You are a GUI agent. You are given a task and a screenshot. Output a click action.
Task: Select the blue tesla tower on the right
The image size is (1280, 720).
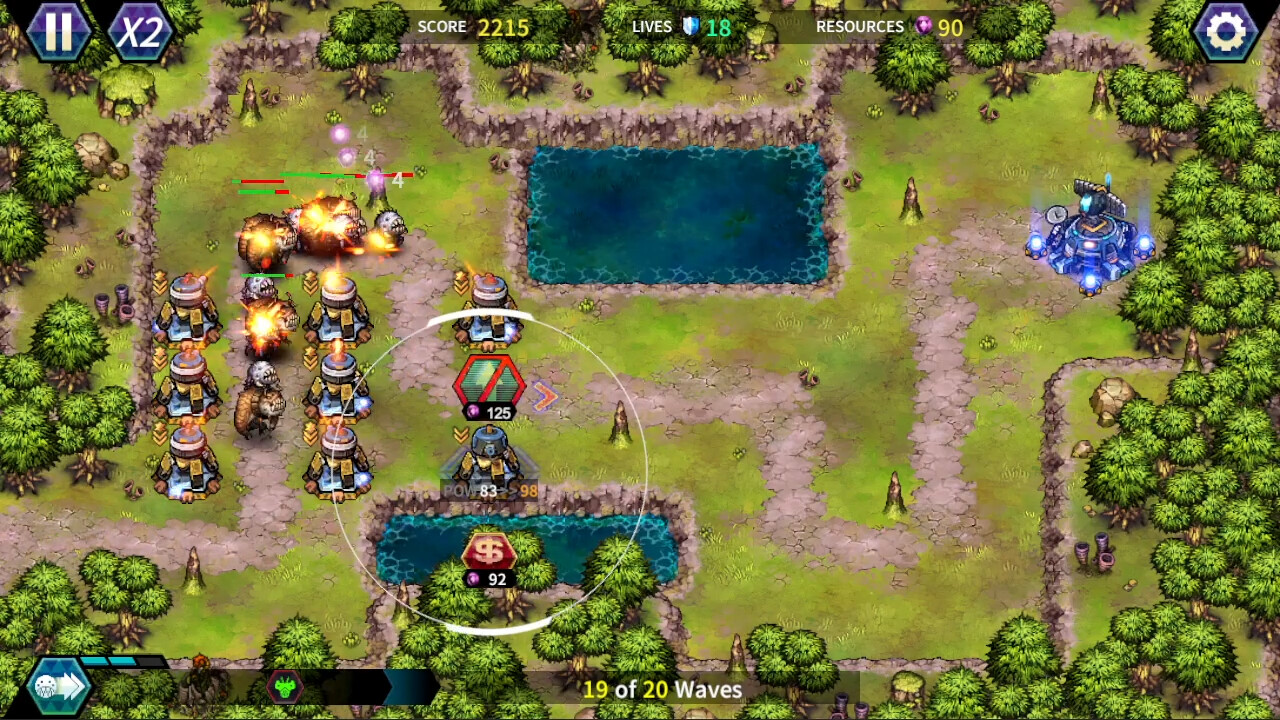point(1090,240)
